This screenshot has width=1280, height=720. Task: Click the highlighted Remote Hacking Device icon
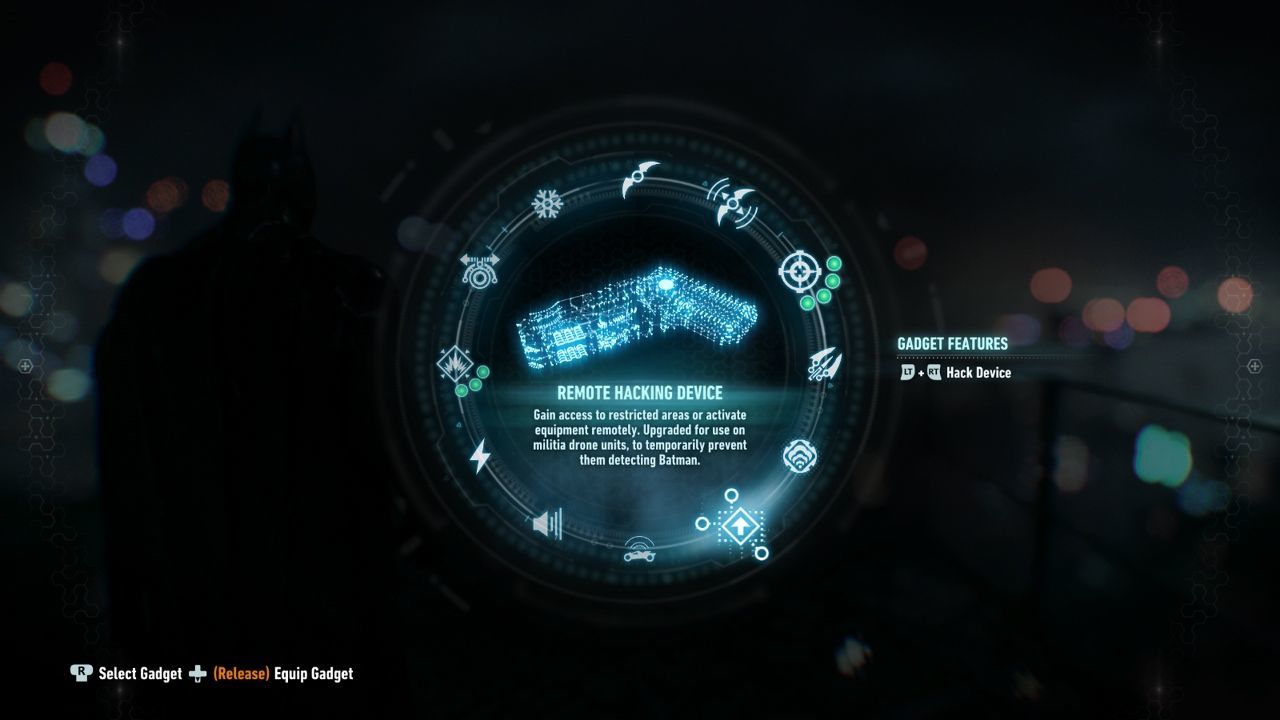[x=739, y=527]
